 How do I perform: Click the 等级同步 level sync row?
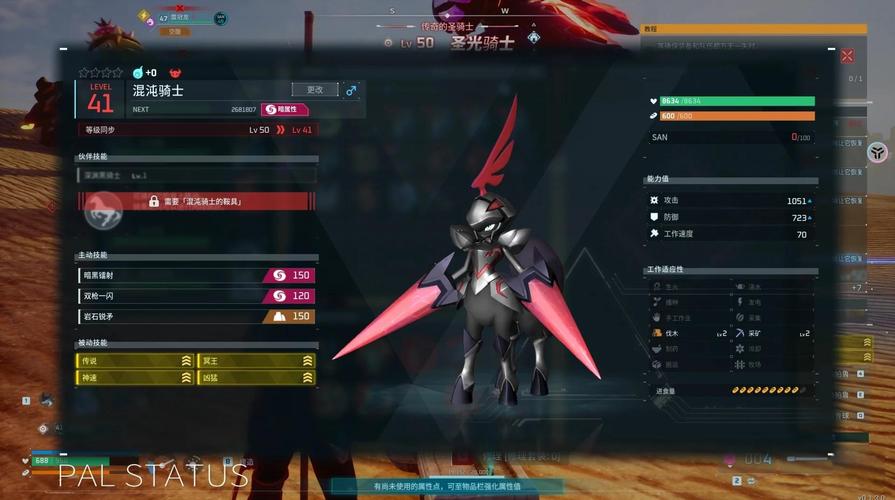(x=197, y=130)
